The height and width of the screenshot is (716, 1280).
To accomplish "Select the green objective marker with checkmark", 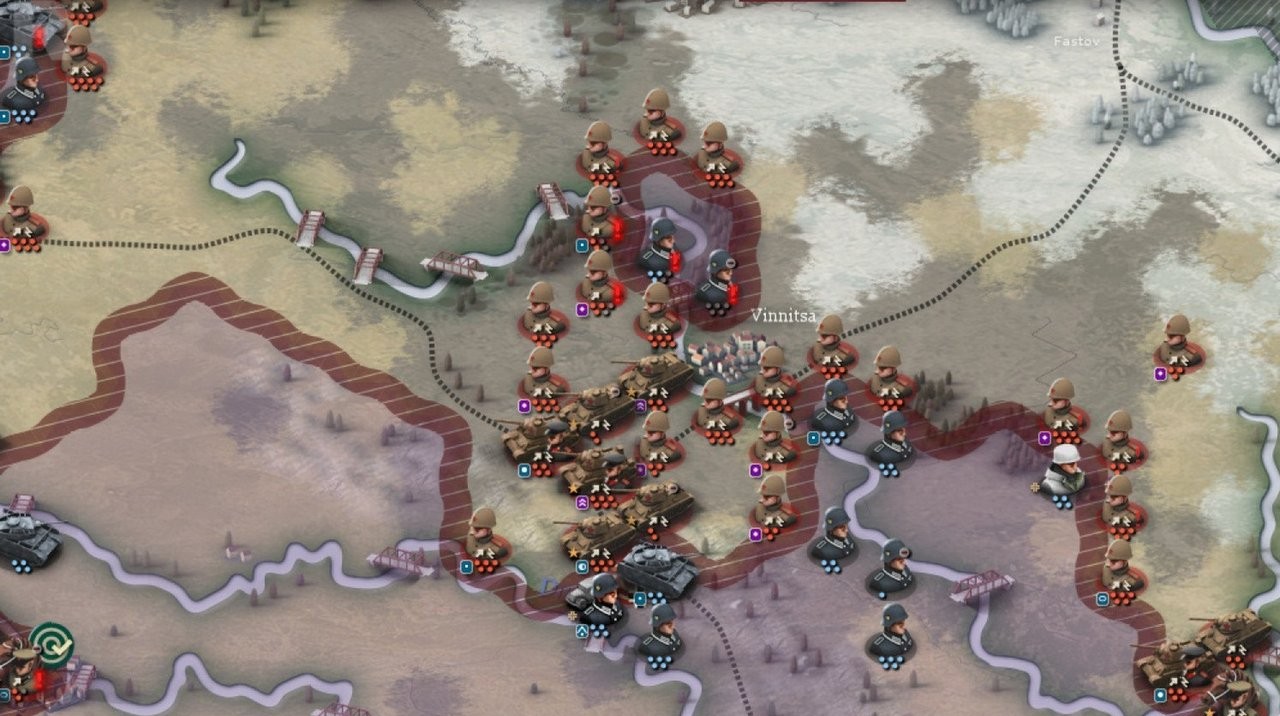I will point(51,643).
